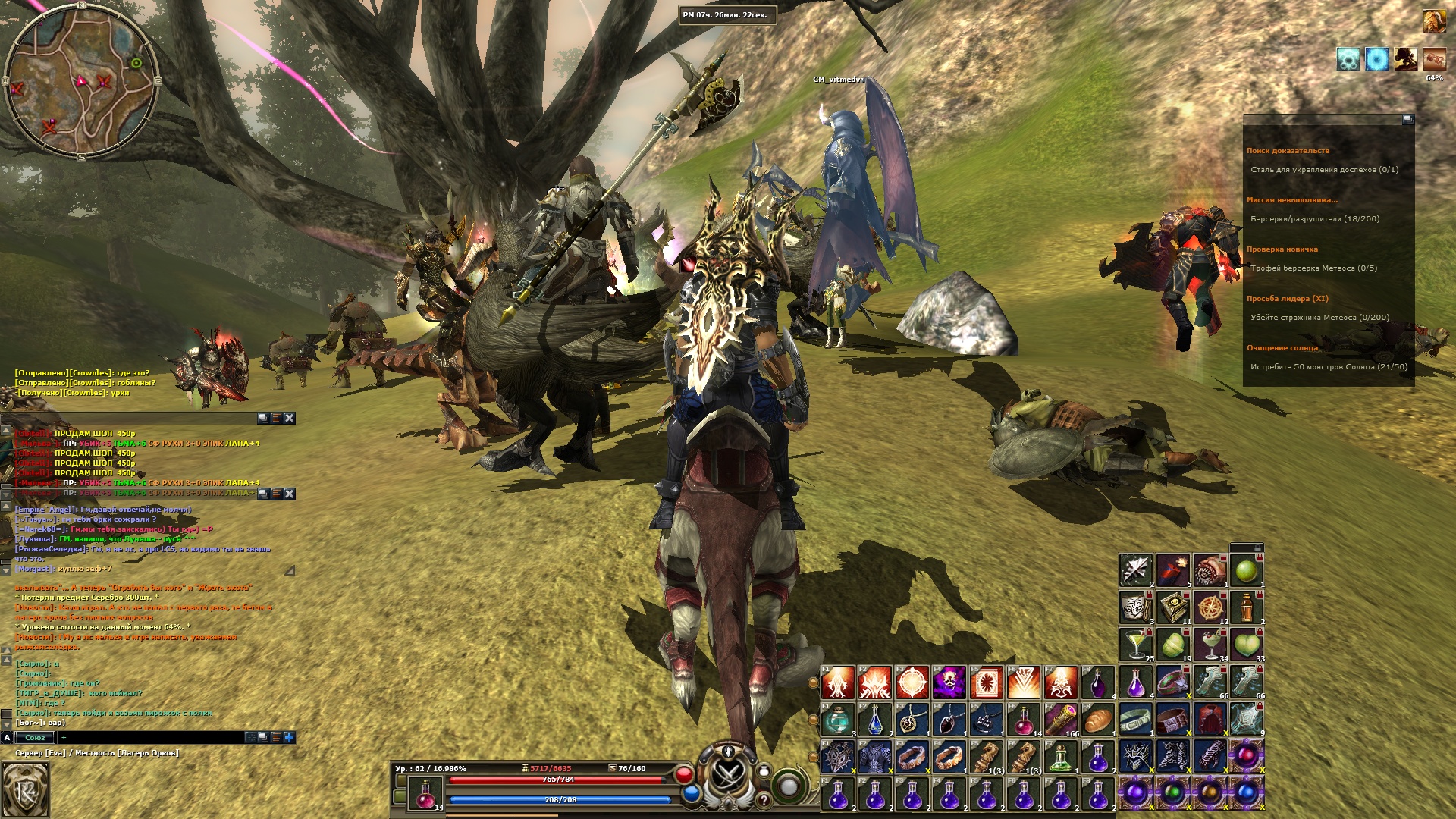Toggle the crossed swords combat button
This screenshot has width=1456, height=819.
point(728,777)
